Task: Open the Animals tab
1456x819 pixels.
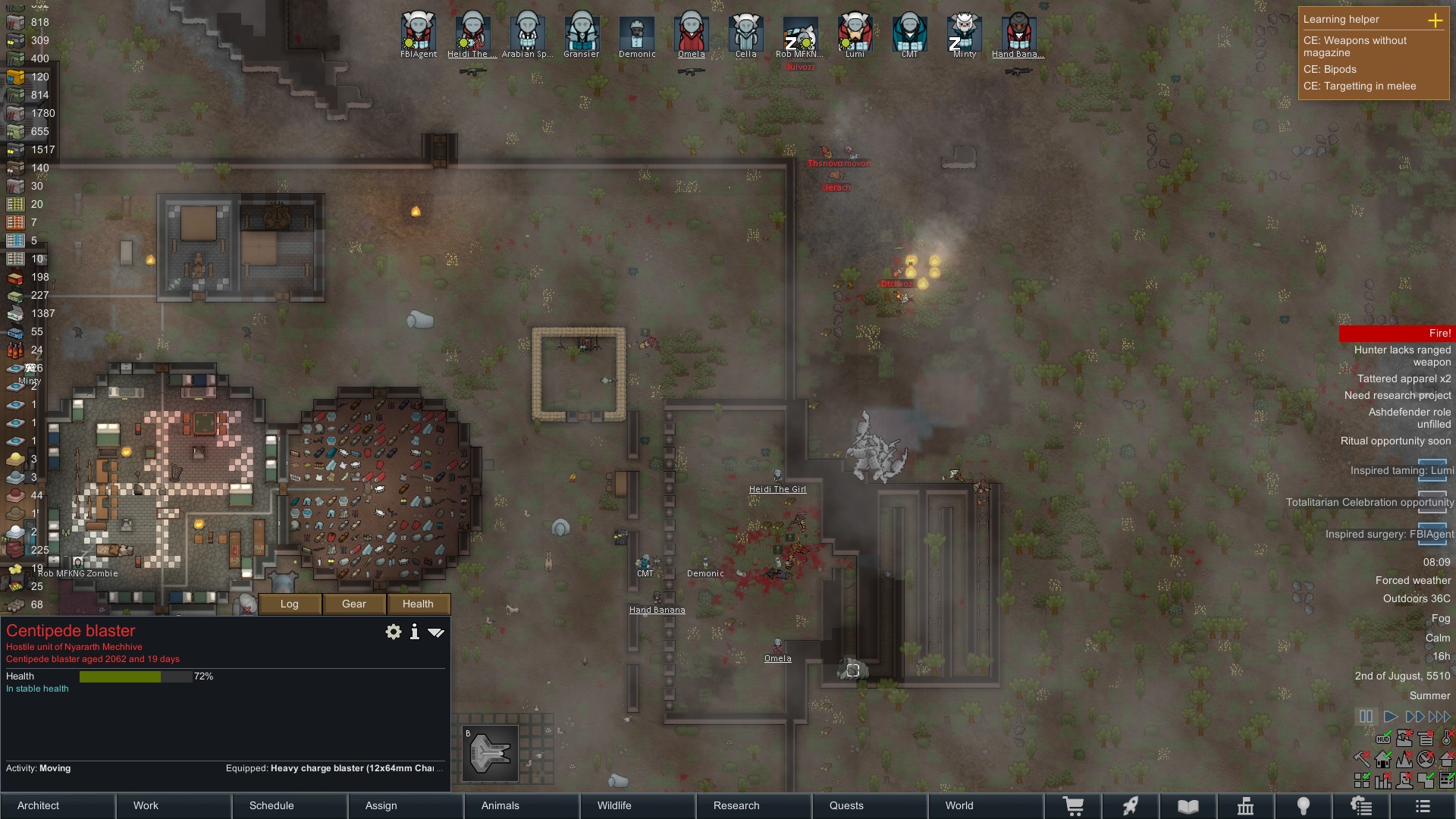Action: tap(522, 805)
